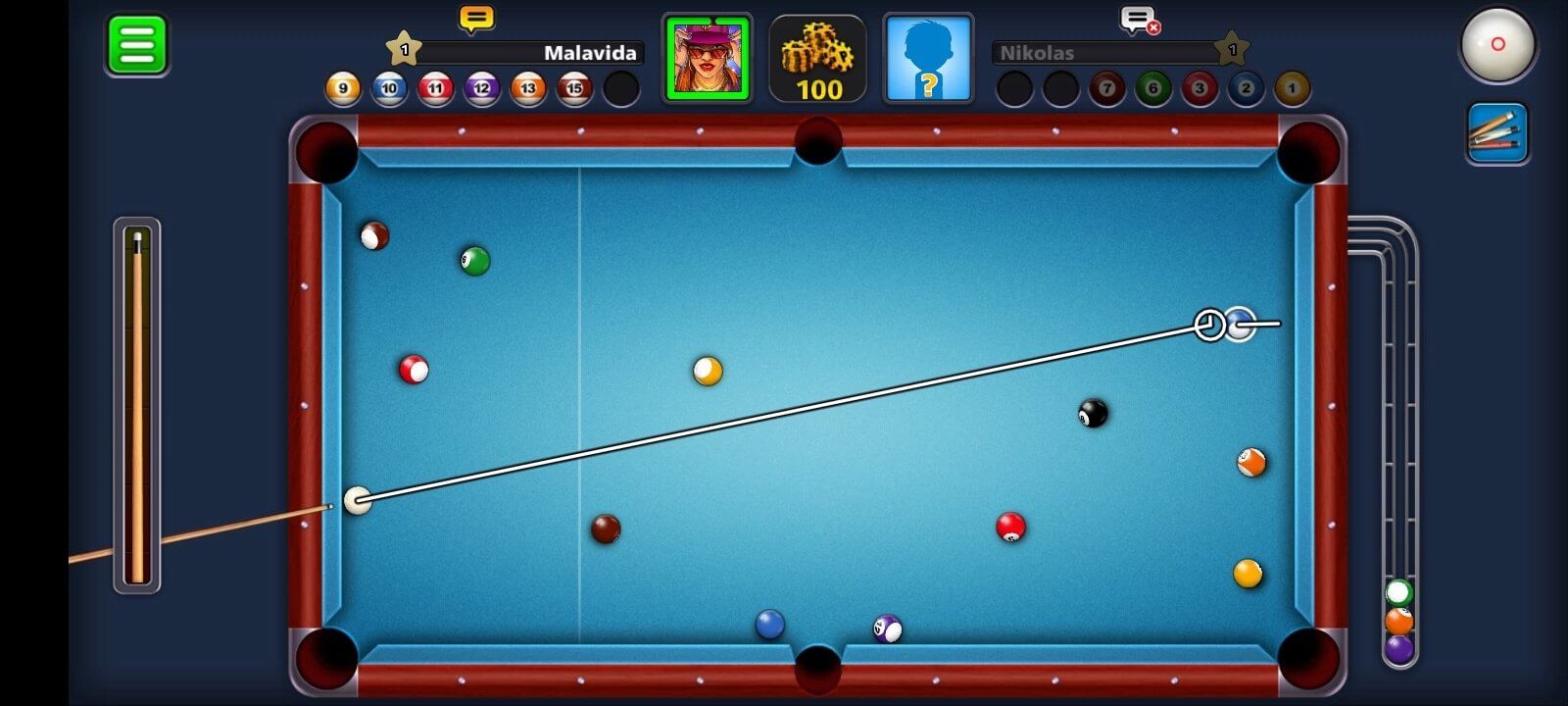Open the cue spin control ball
Viewport: 1568px width, 706px height.
tap(1498, 45)
